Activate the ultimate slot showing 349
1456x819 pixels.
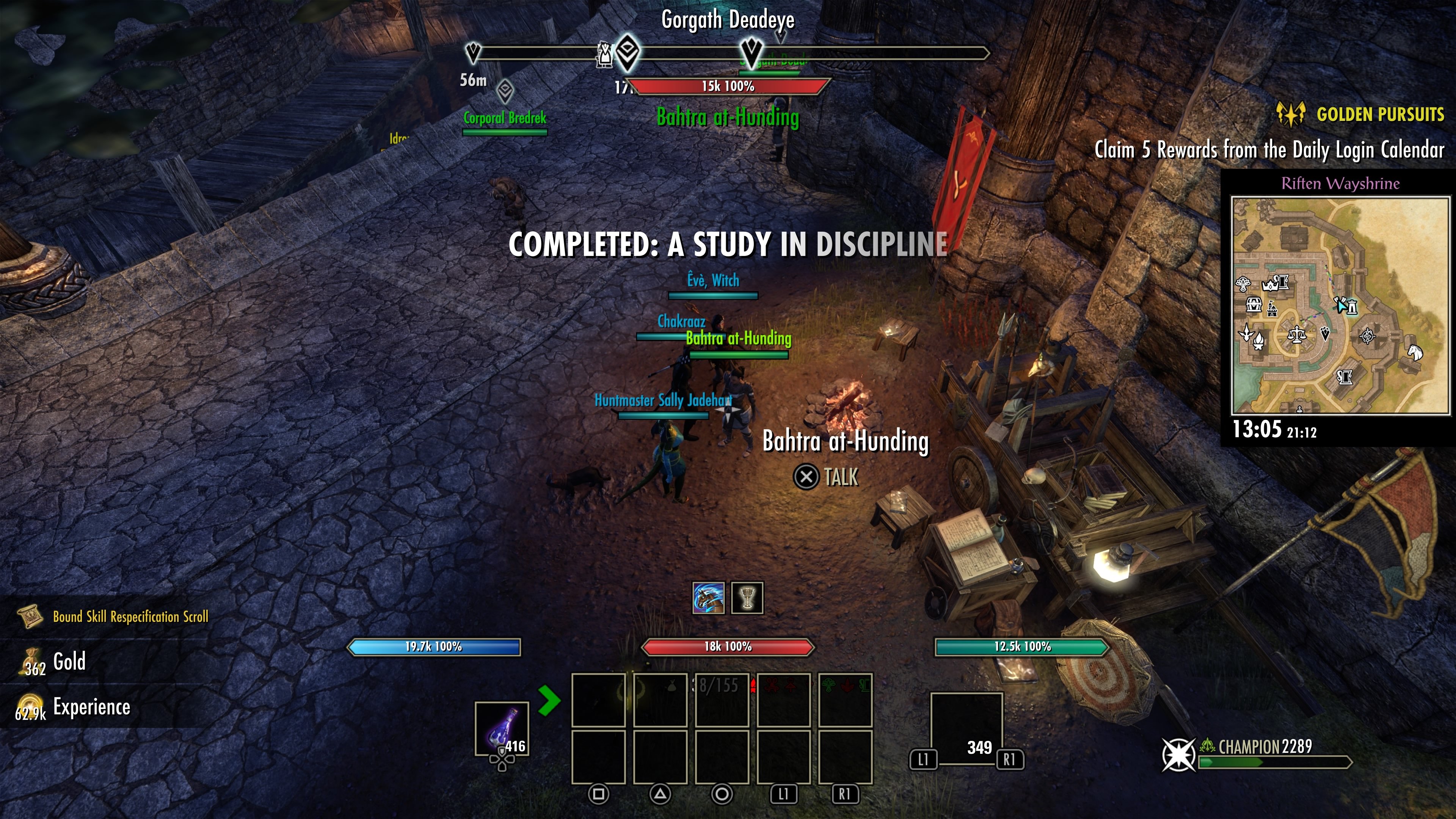pyautogui.click(x=966, y=728)
